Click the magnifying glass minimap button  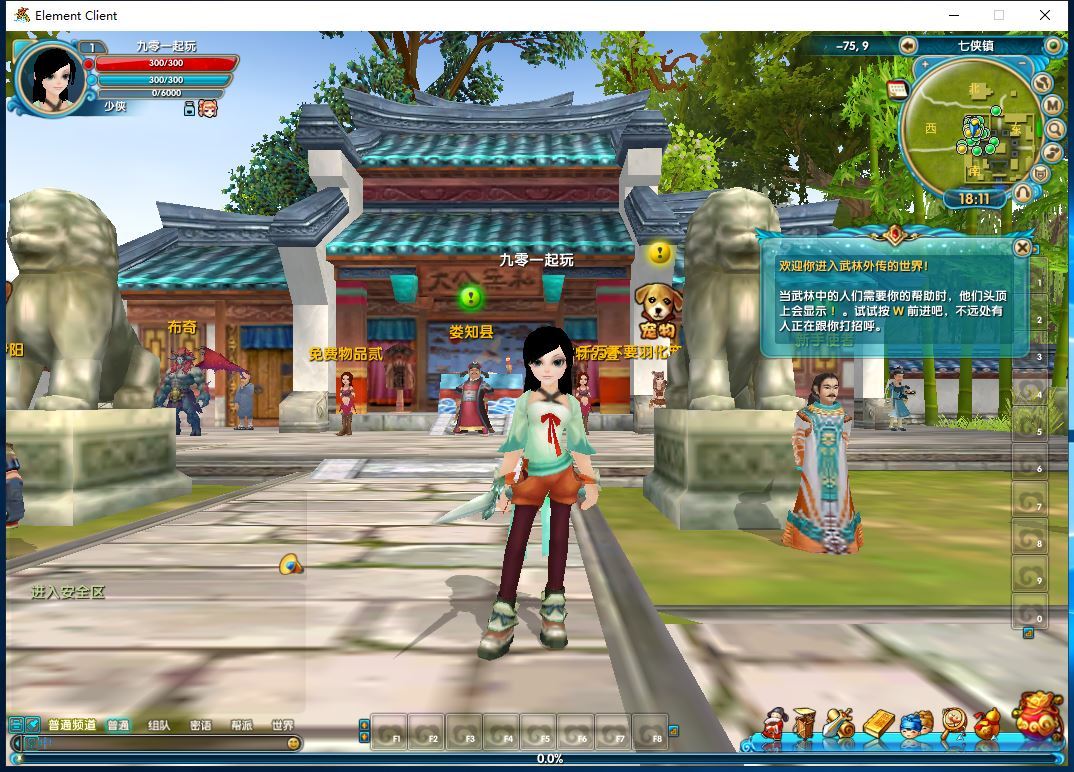[x=1054, y=129]
